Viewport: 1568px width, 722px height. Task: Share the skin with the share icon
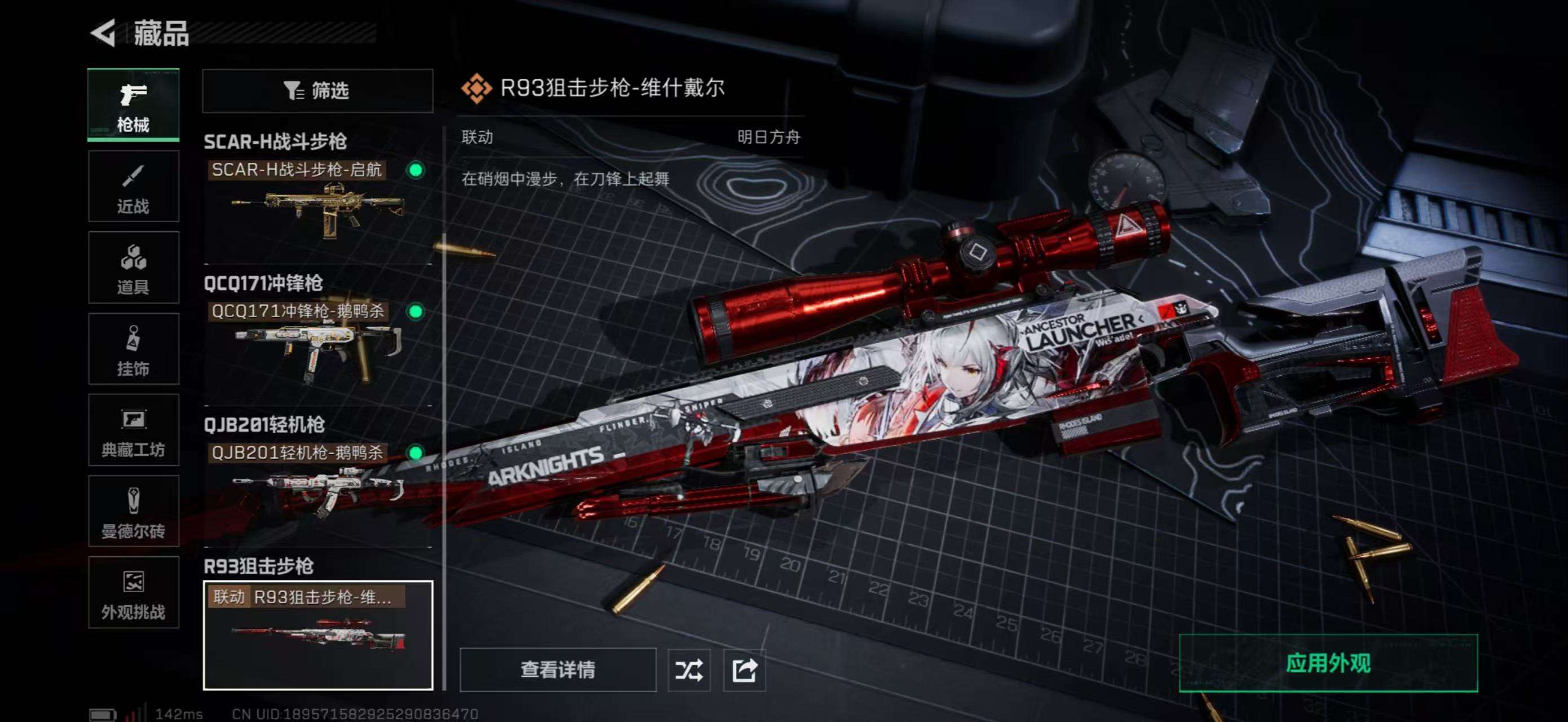tap(744, 670)
